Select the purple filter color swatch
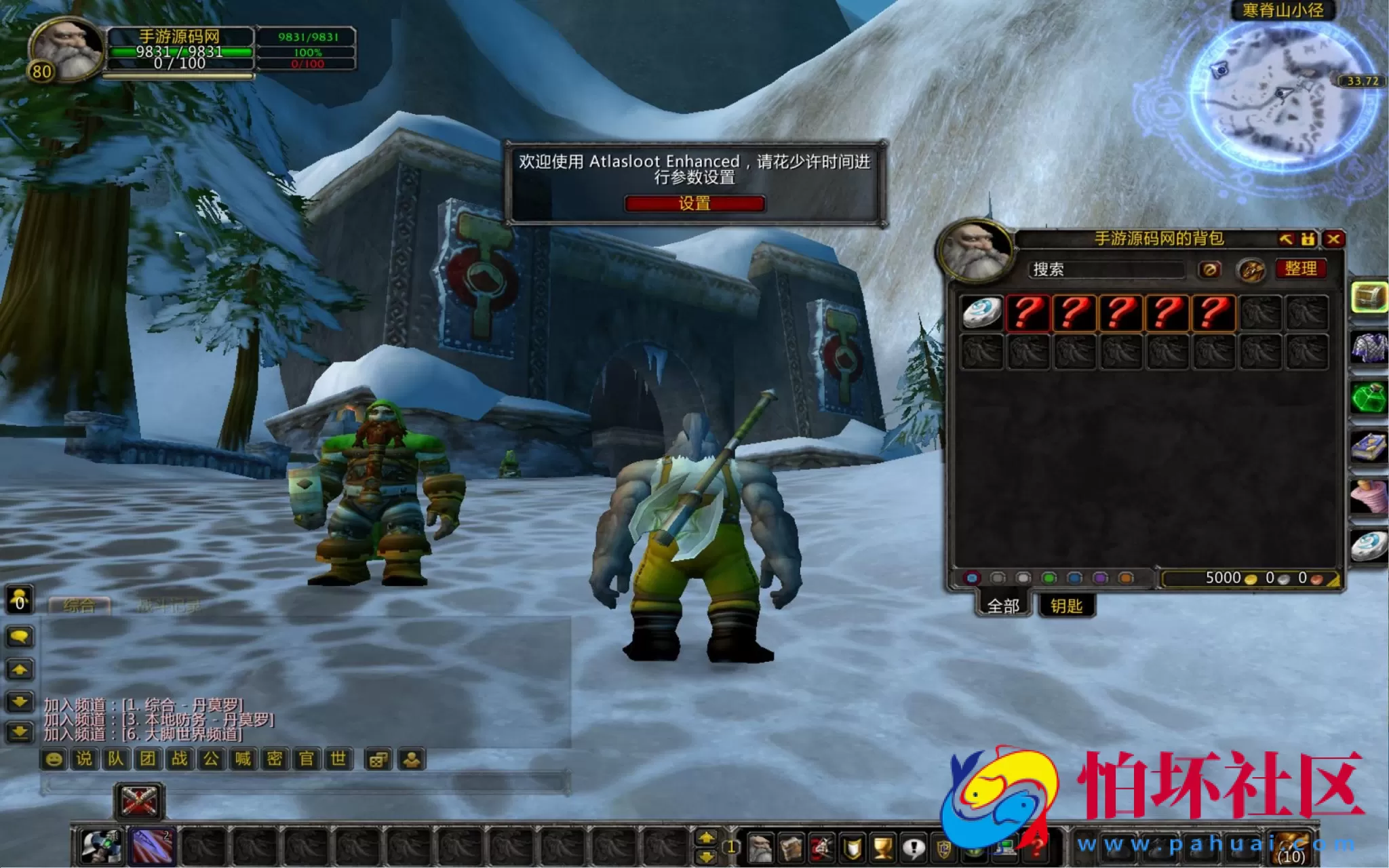The image size is (1389, 868). (x=1099, y=578)
